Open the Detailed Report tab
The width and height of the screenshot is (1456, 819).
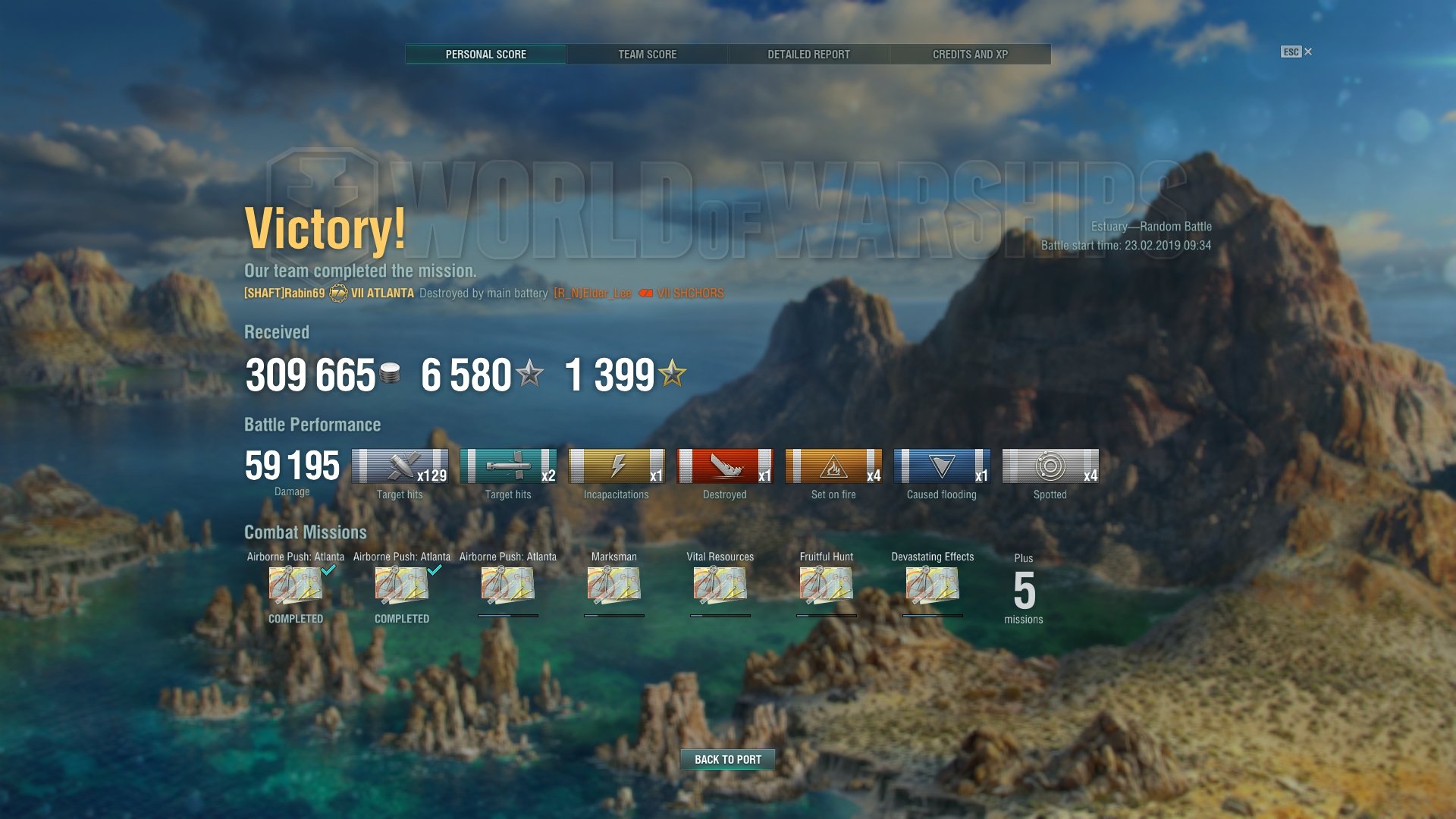click(808, 55)
